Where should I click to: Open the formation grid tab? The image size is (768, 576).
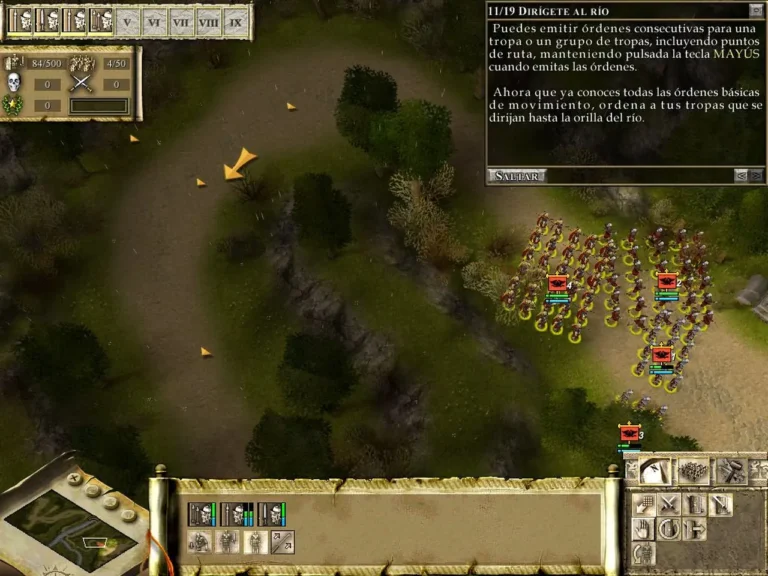click(x=693, y=471)
